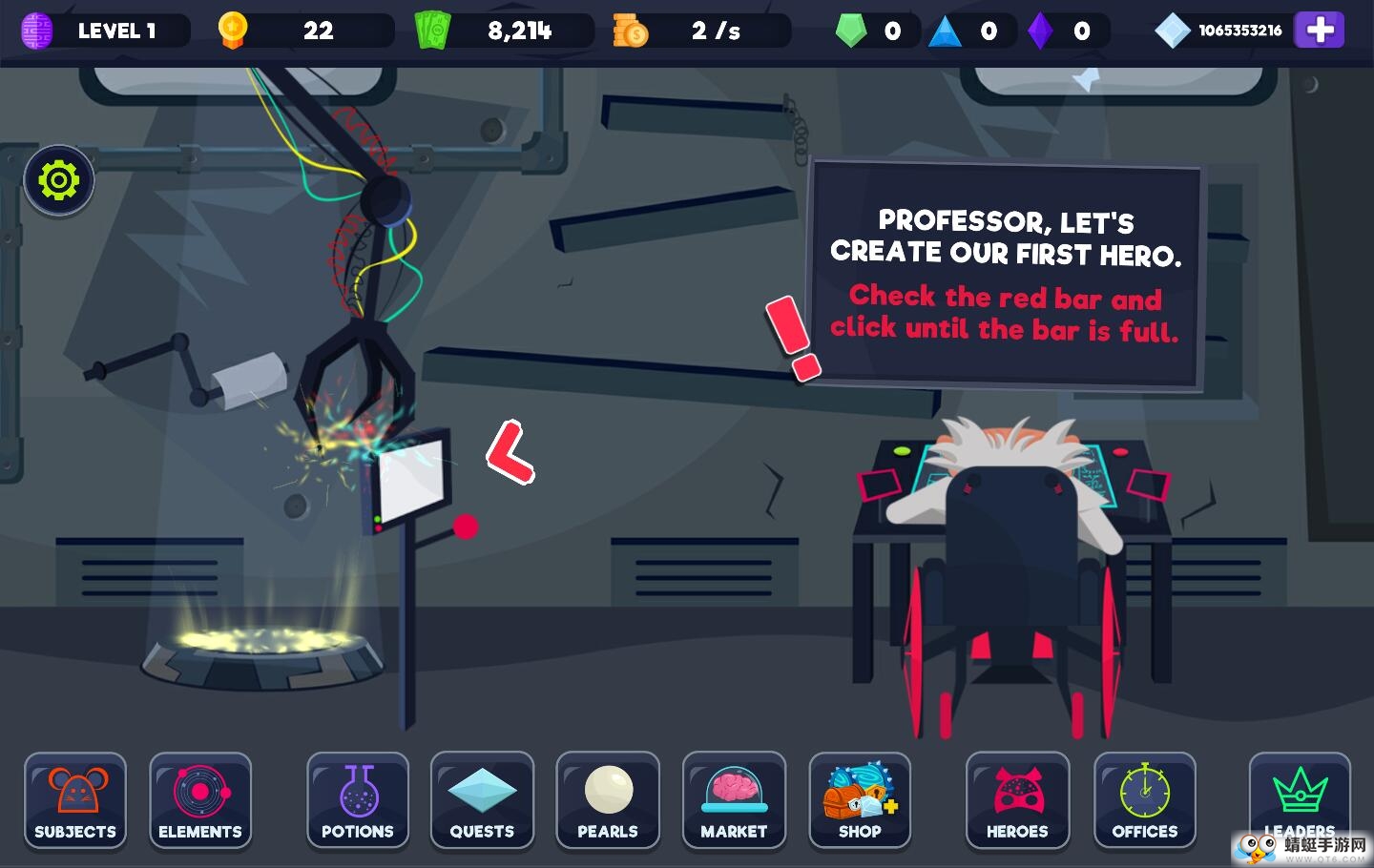Viewport: 1374px width, 868px height.
Task: Open the Subjects menu
Action: (x=75, y=800)
